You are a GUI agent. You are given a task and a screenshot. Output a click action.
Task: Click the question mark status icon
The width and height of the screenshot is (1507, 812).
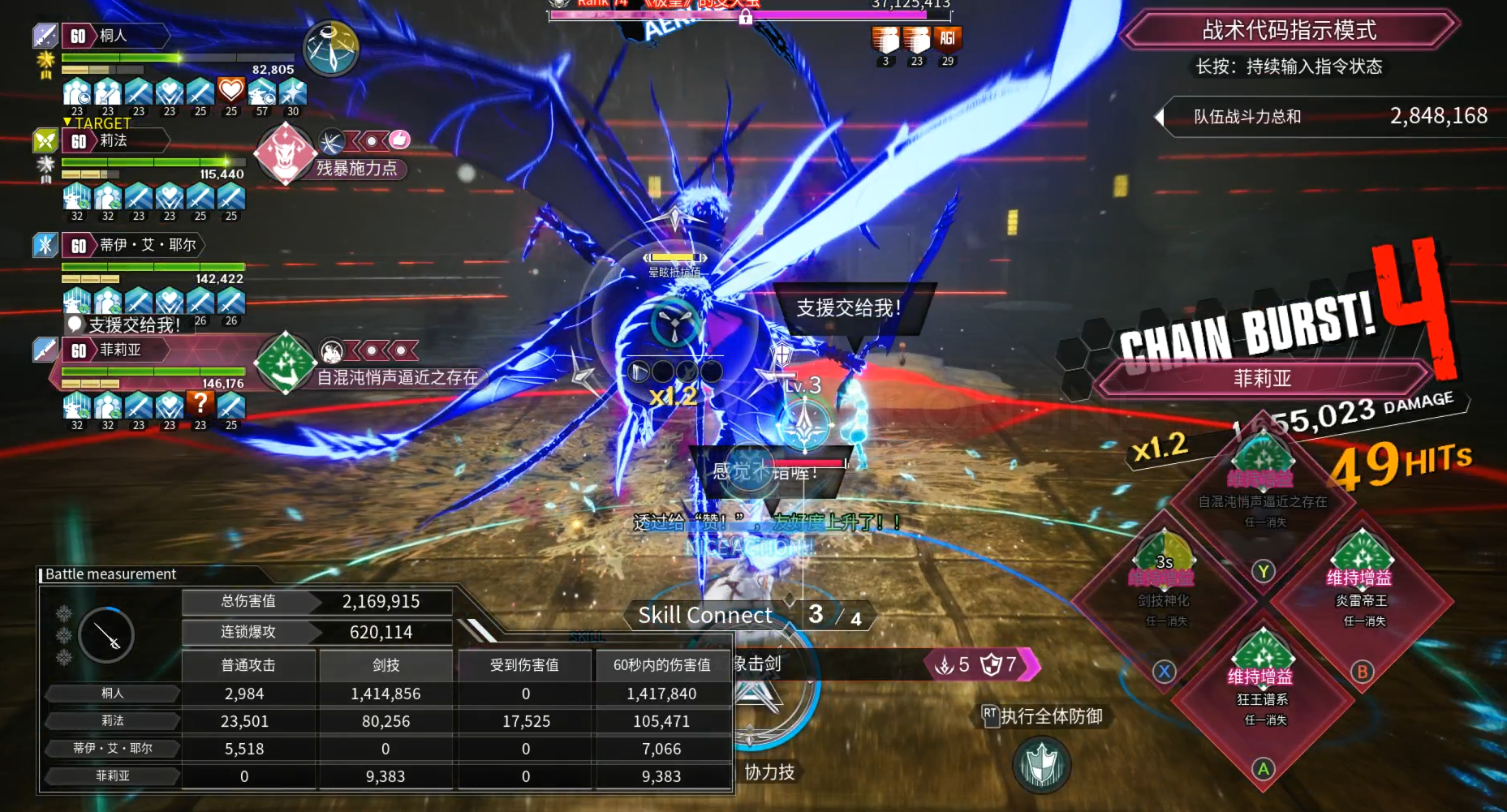point(200,404)
